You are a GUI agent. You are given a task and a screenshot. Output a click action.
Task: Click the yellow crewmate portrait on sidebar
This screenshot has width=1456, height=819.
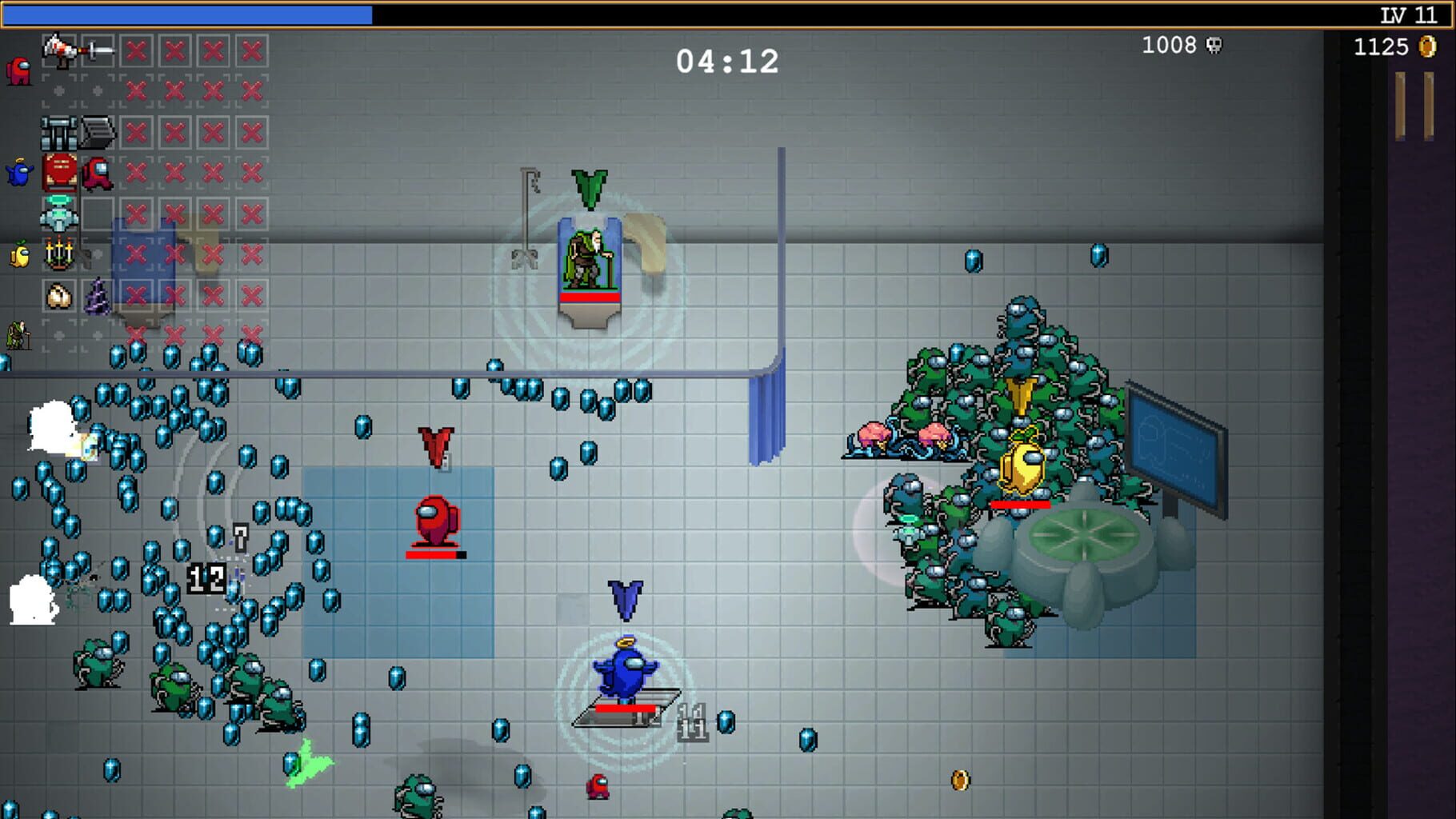19,254
